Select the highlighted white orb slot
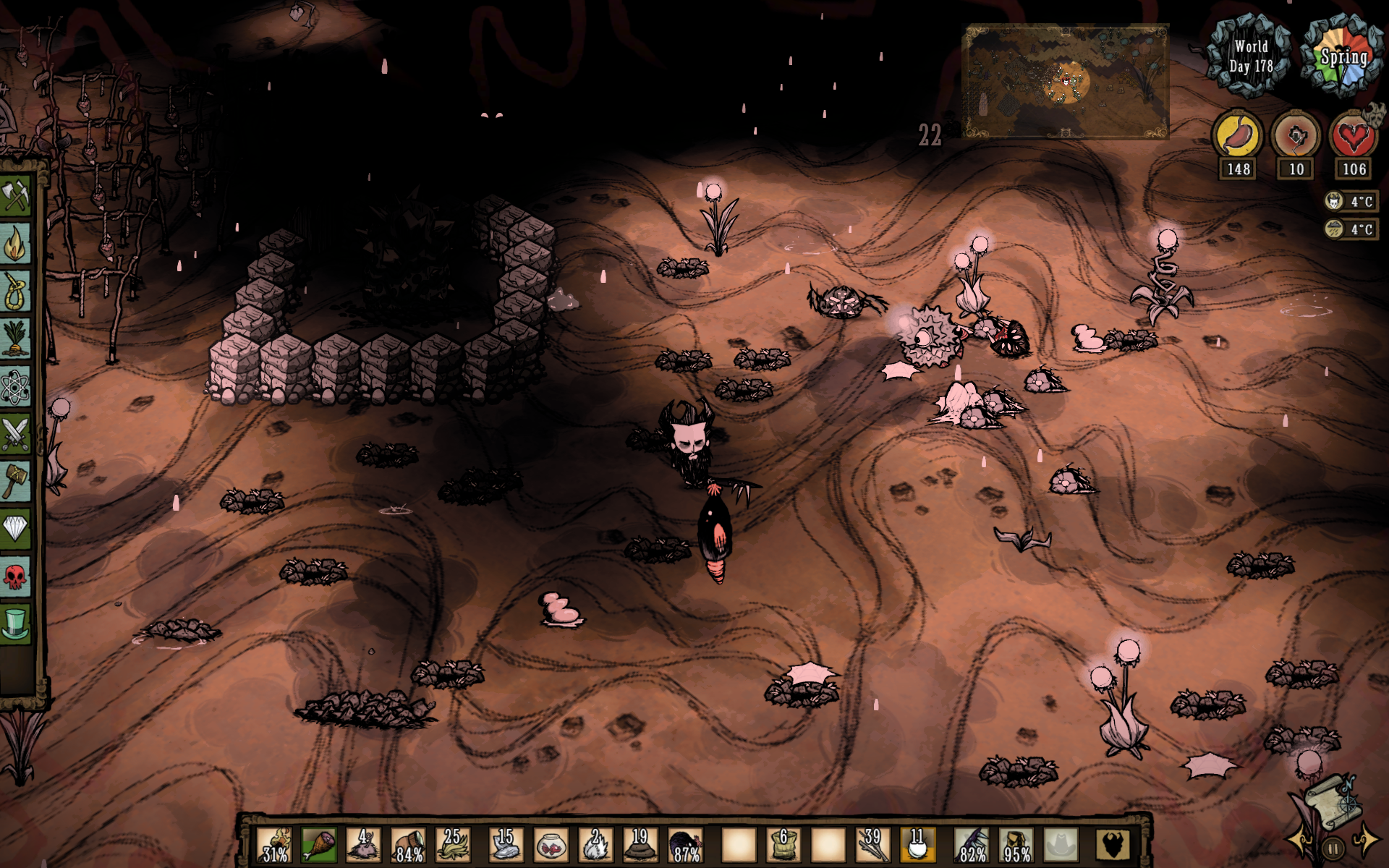Image resolution: width=1389 pixels, height=868 pixels. coord(917,845)
